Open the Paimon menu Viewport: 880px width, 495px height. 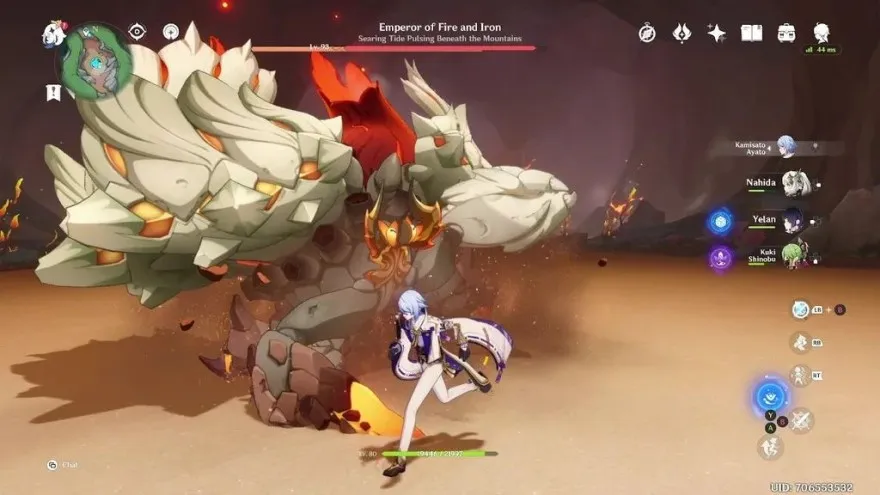53,33
